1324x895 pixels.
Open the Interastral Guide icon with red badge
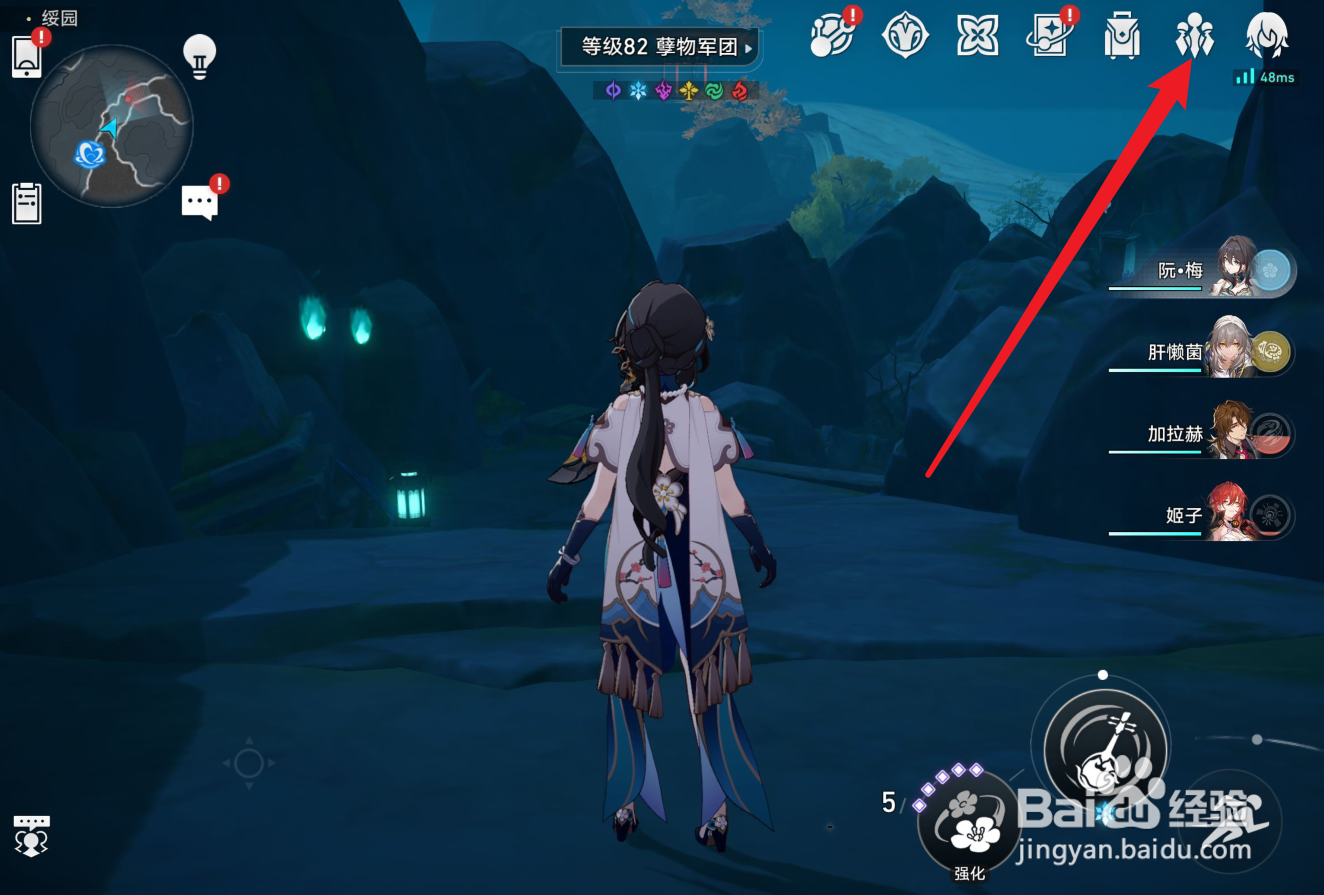pyautogui.click(x=833, y=36)
